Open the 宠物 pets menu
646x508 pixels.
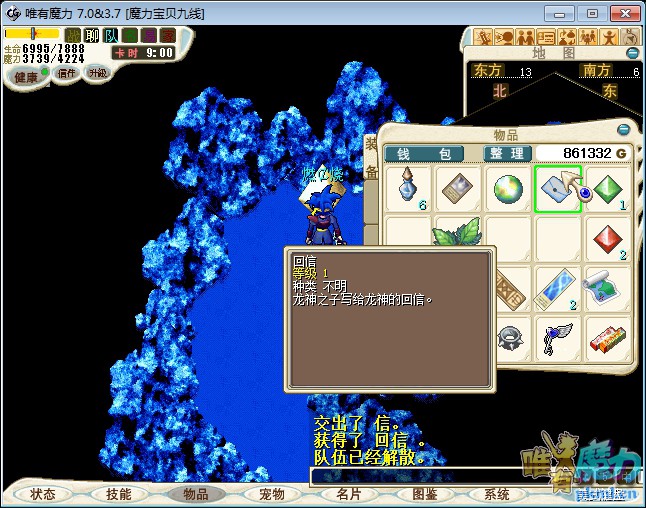click(x=271, y=494)
